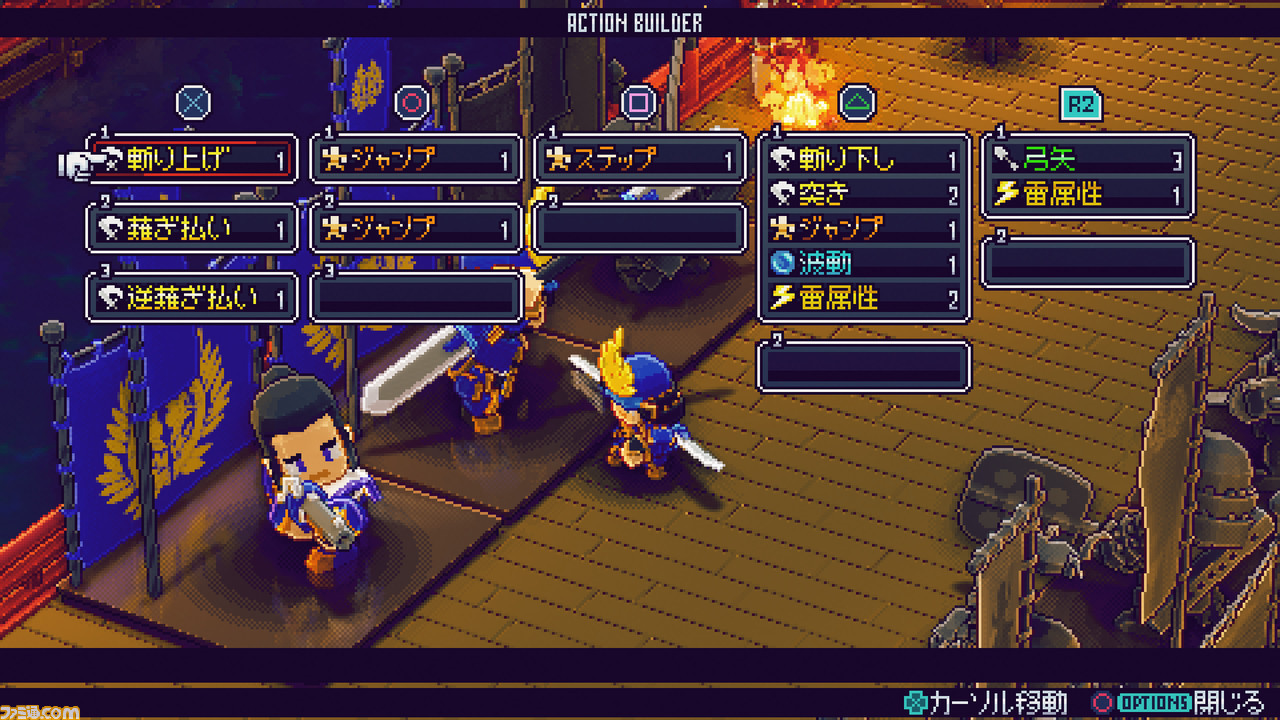Select the 斬り上げ action entry
This screenshot has width=1280, height=720.
192,159
